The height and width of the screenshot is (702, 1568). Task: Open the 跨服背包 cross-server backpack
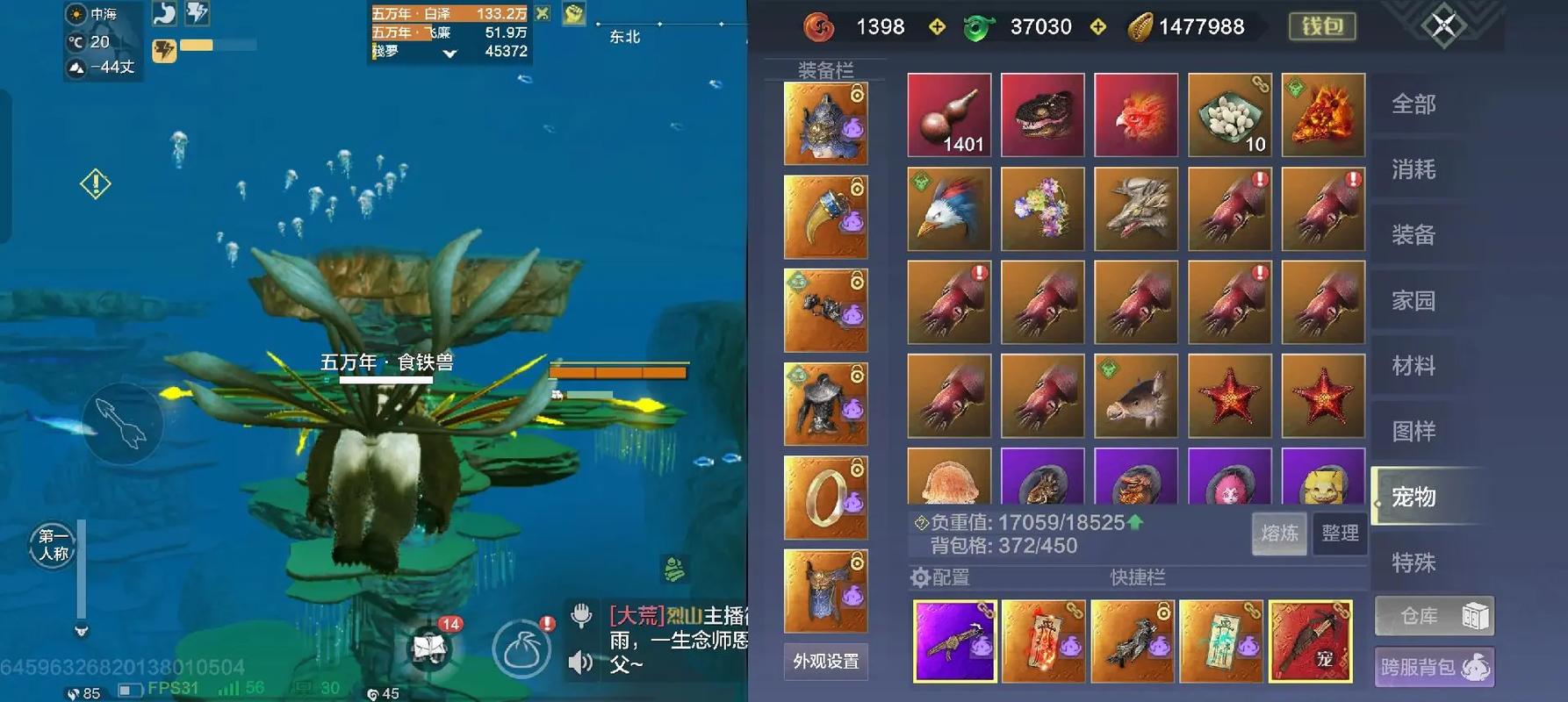point(1434,667)
